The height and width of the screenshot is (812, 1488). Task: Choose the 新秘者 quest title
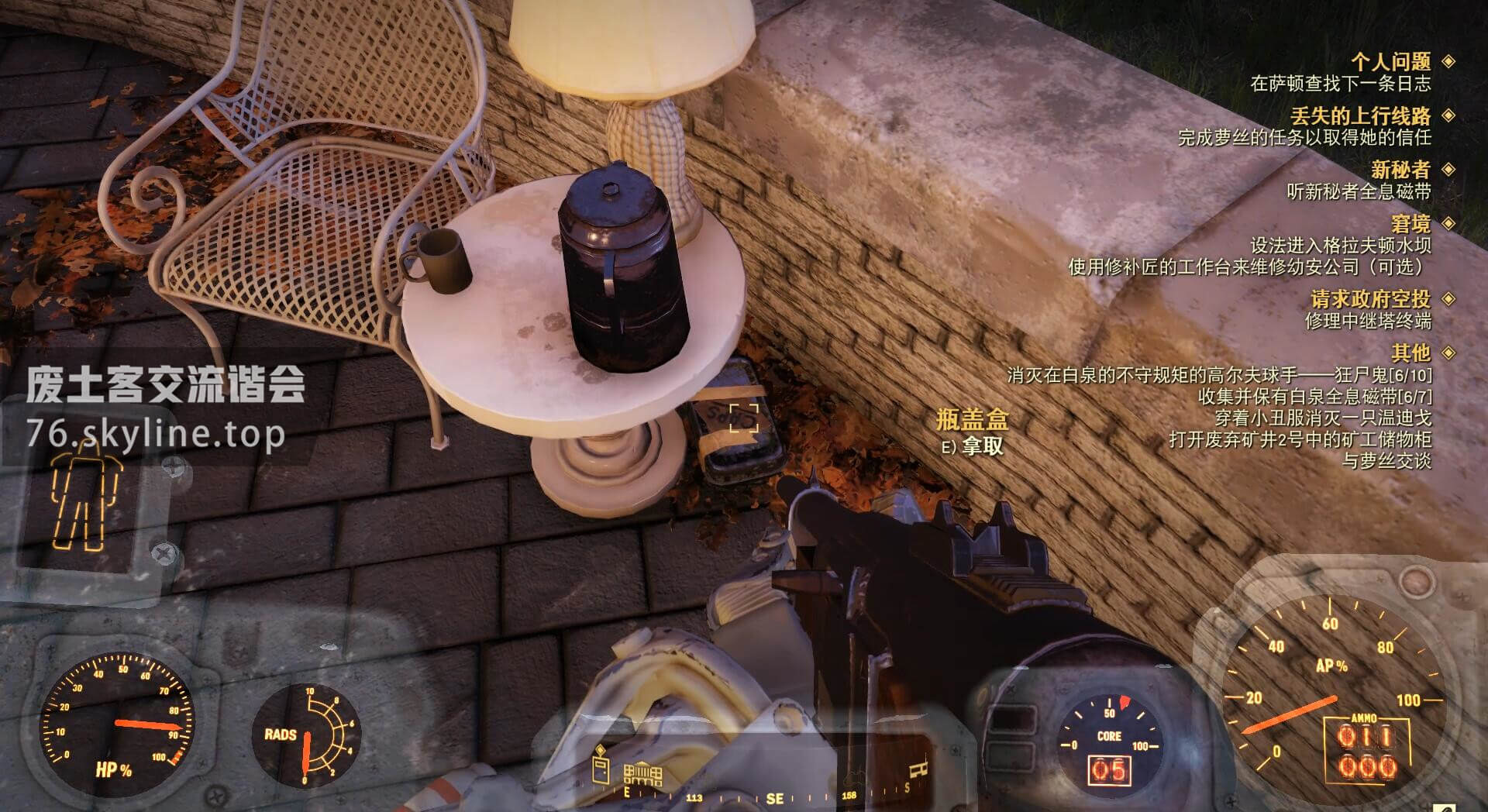1400,170
